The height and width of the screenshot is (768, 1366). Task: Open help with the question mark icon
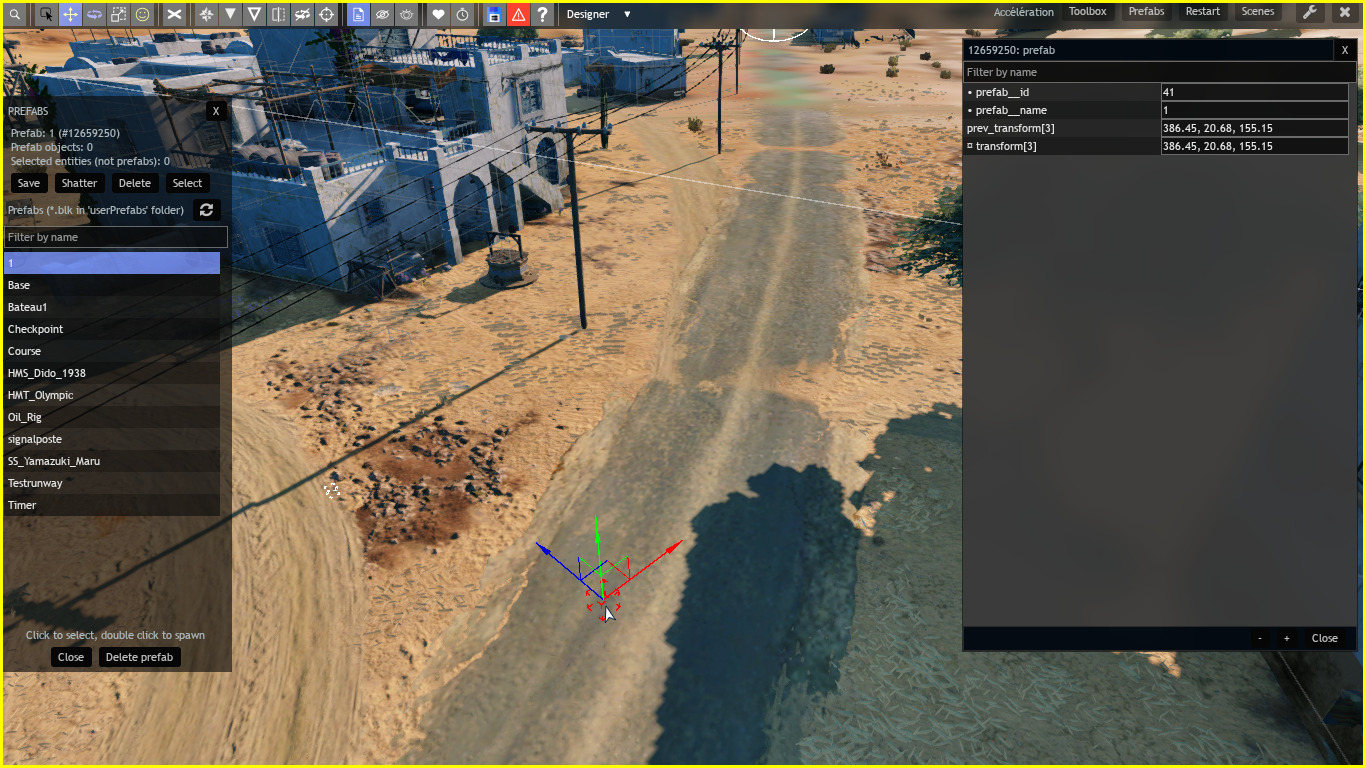(x=541, y=15)
